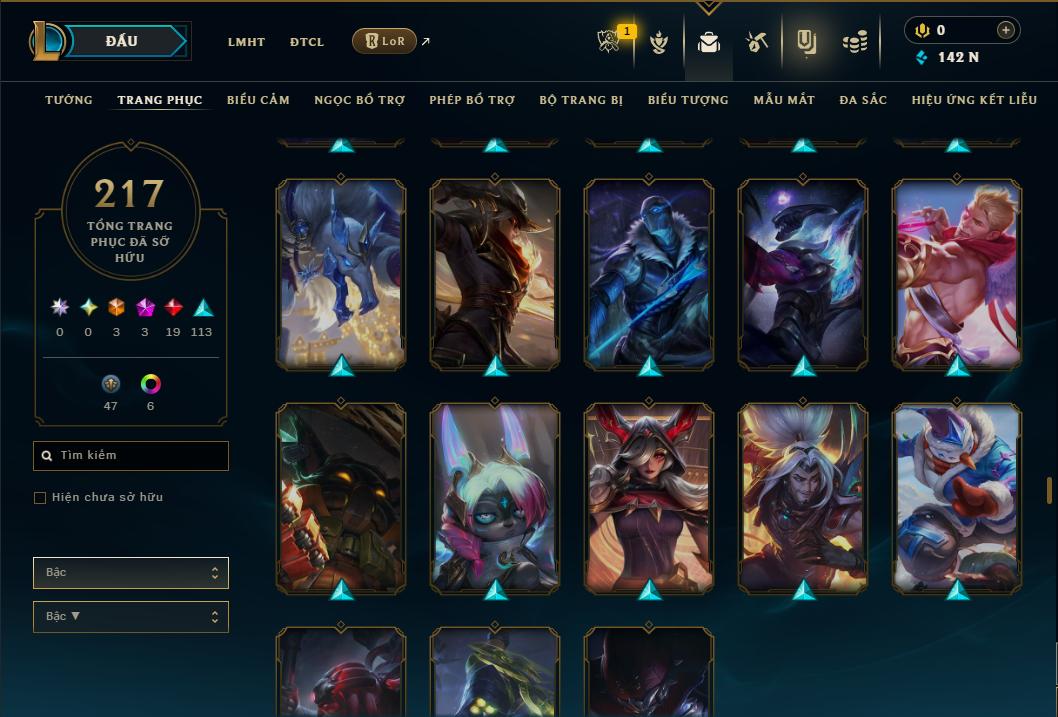Select the ĐA SẮC tab
Image resolution: width=1058 pixels, height=717 pixels.
coord(863,100)
